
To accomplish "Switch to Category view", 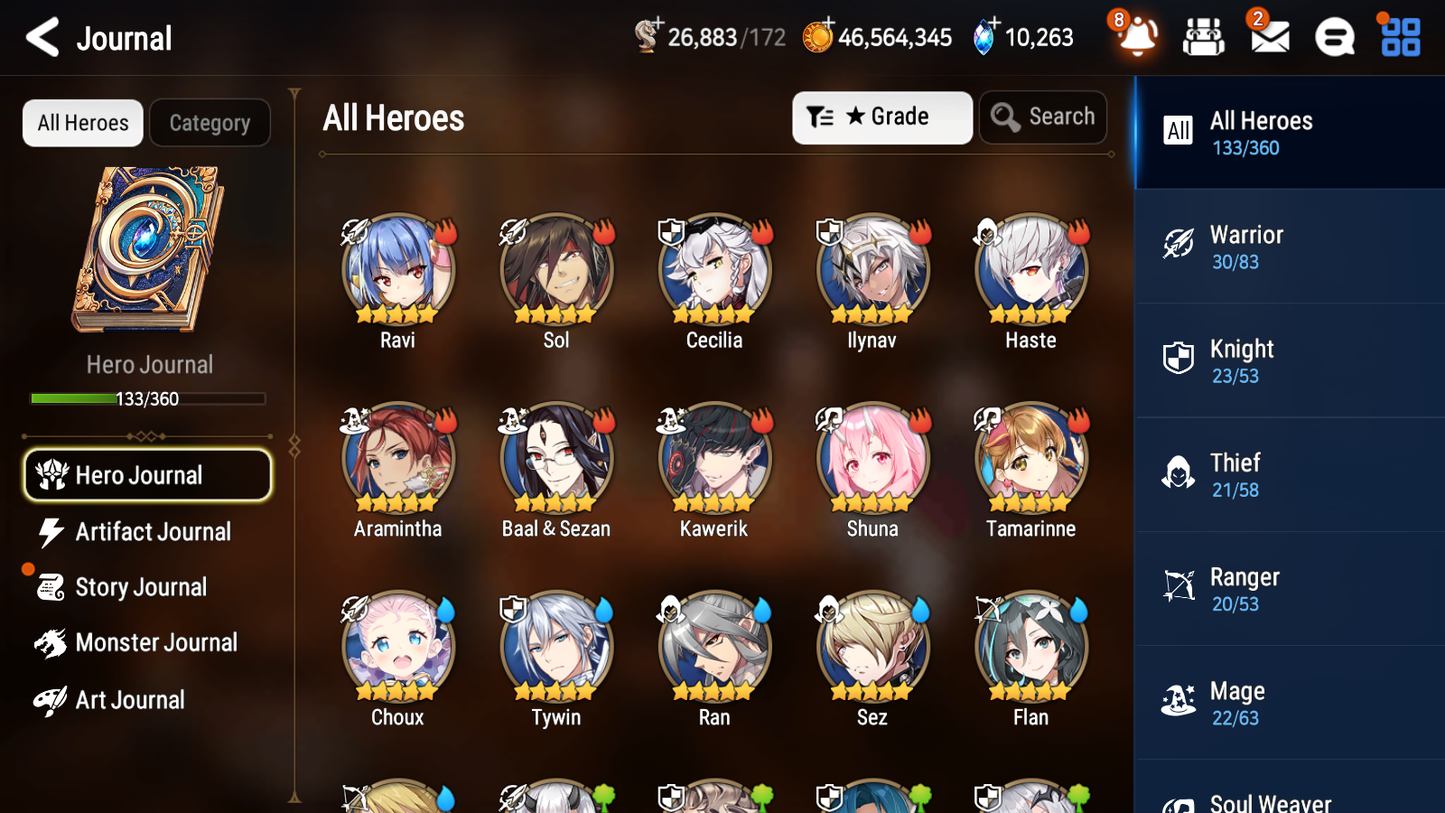I will pyautogui.click(x=210, y=123).
